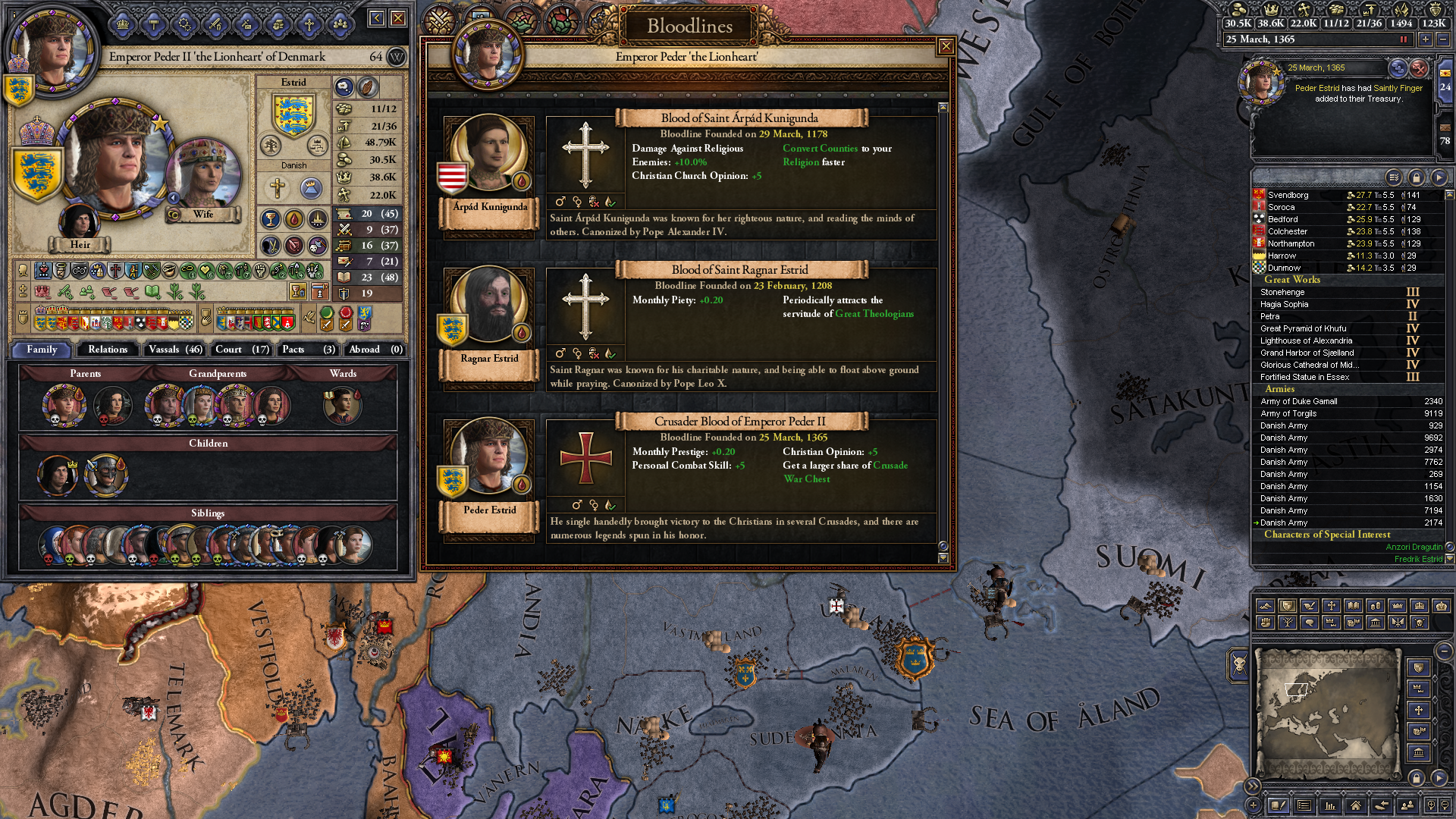Click the Heir portrait

[79, 222]
